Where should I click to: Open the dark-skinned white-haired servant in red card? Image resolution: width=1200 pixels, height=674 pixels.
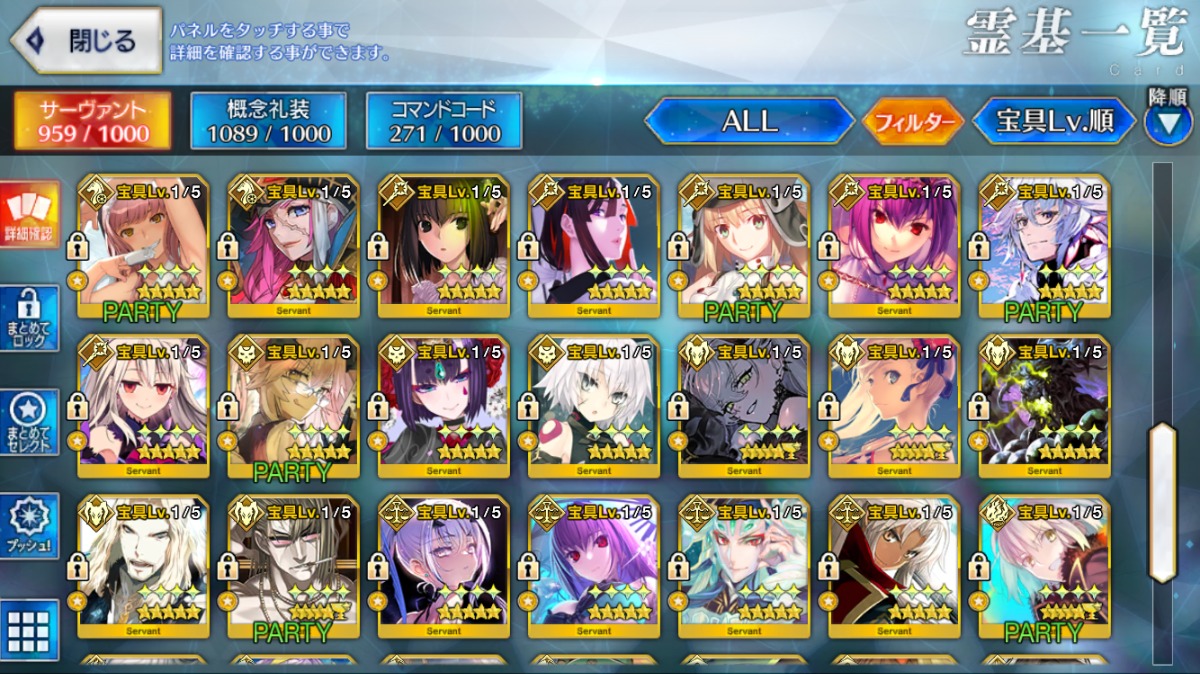click(x=894, y=567)
